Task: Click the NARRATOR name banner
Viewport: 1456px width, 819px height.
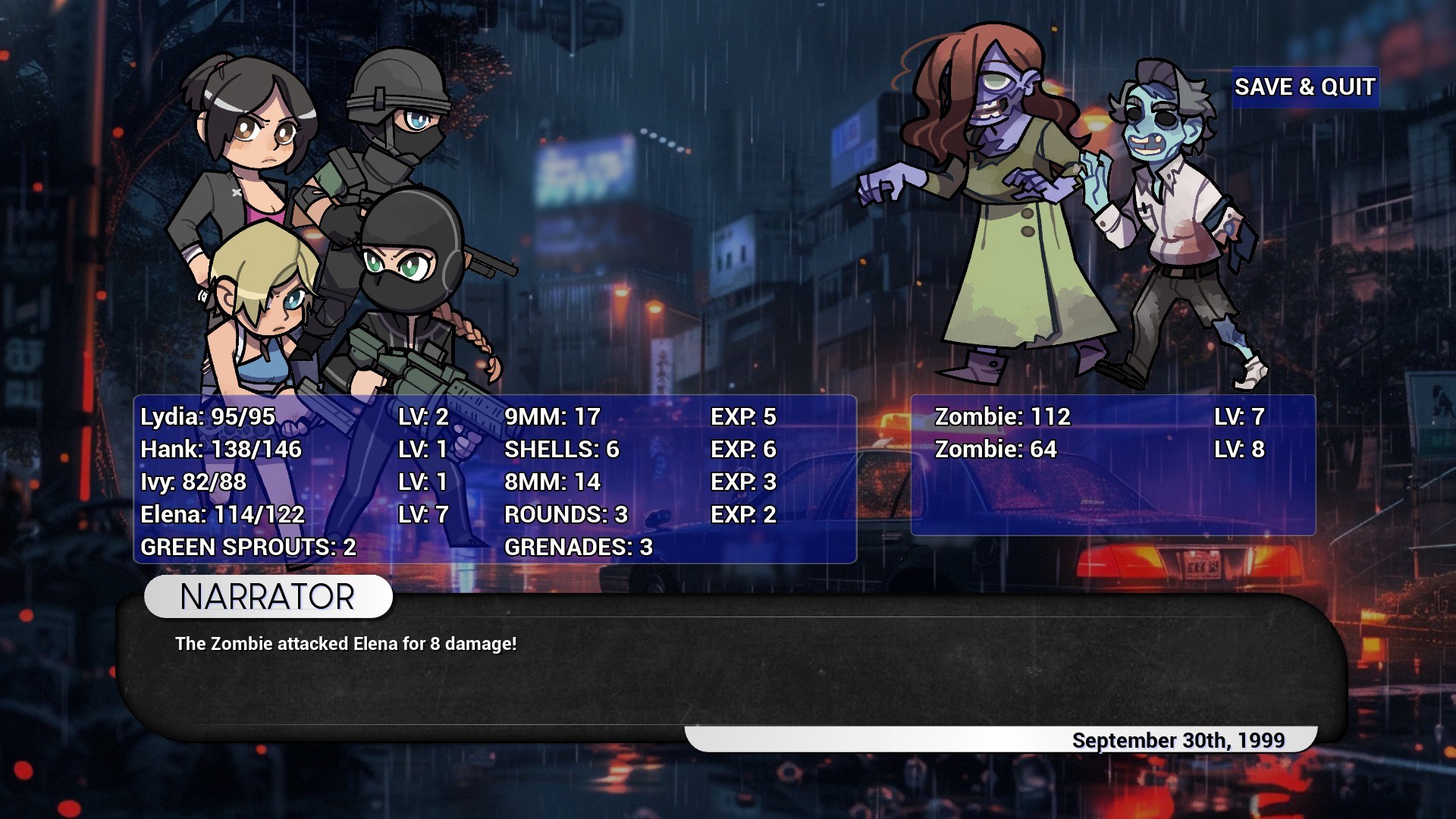Action: pyautogui.click(x=265, y=597)
